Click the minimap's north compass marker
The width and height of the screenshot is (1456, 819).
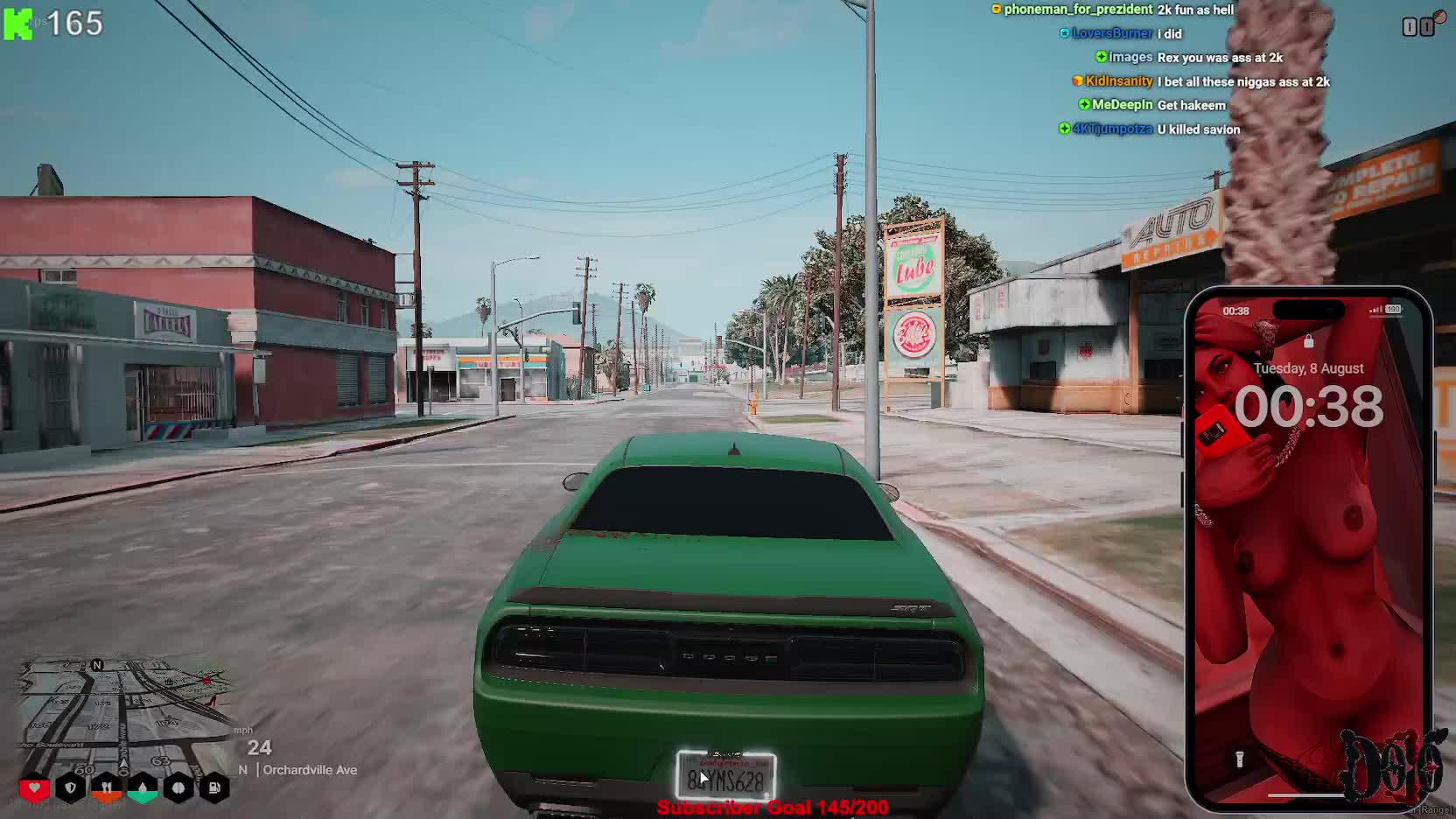tap(97, 665)
